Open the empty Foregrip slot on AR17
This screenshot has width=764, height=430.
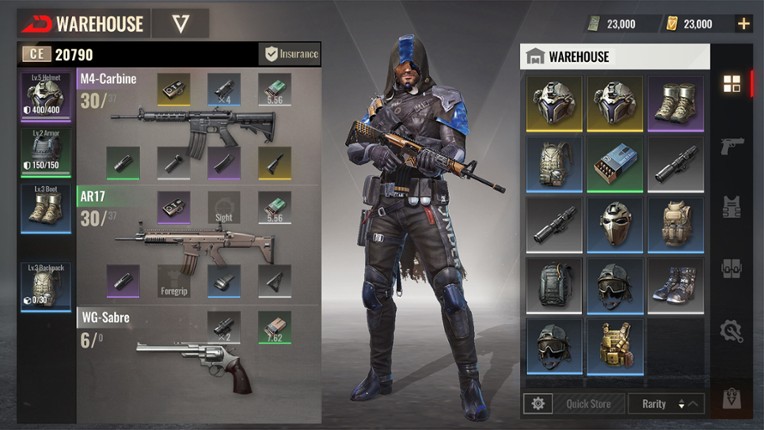(174, 282)
